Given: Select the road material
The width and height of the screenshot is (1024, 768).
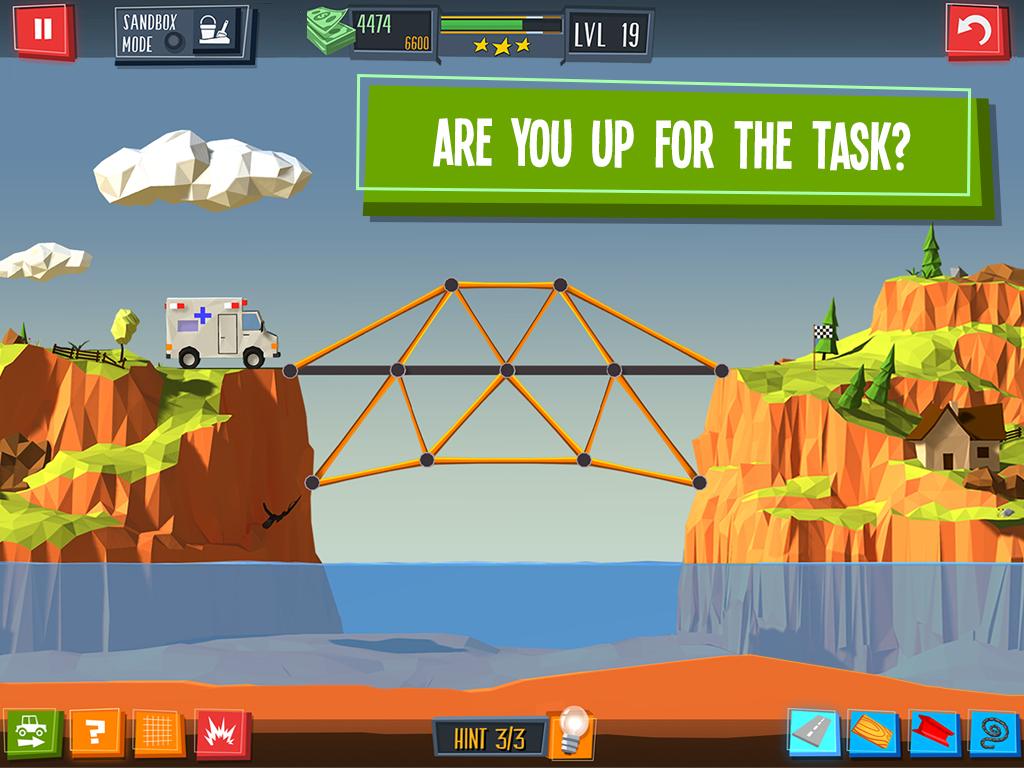Looking at the screenshot, I should pyautogui.click(x=812, y=734).
